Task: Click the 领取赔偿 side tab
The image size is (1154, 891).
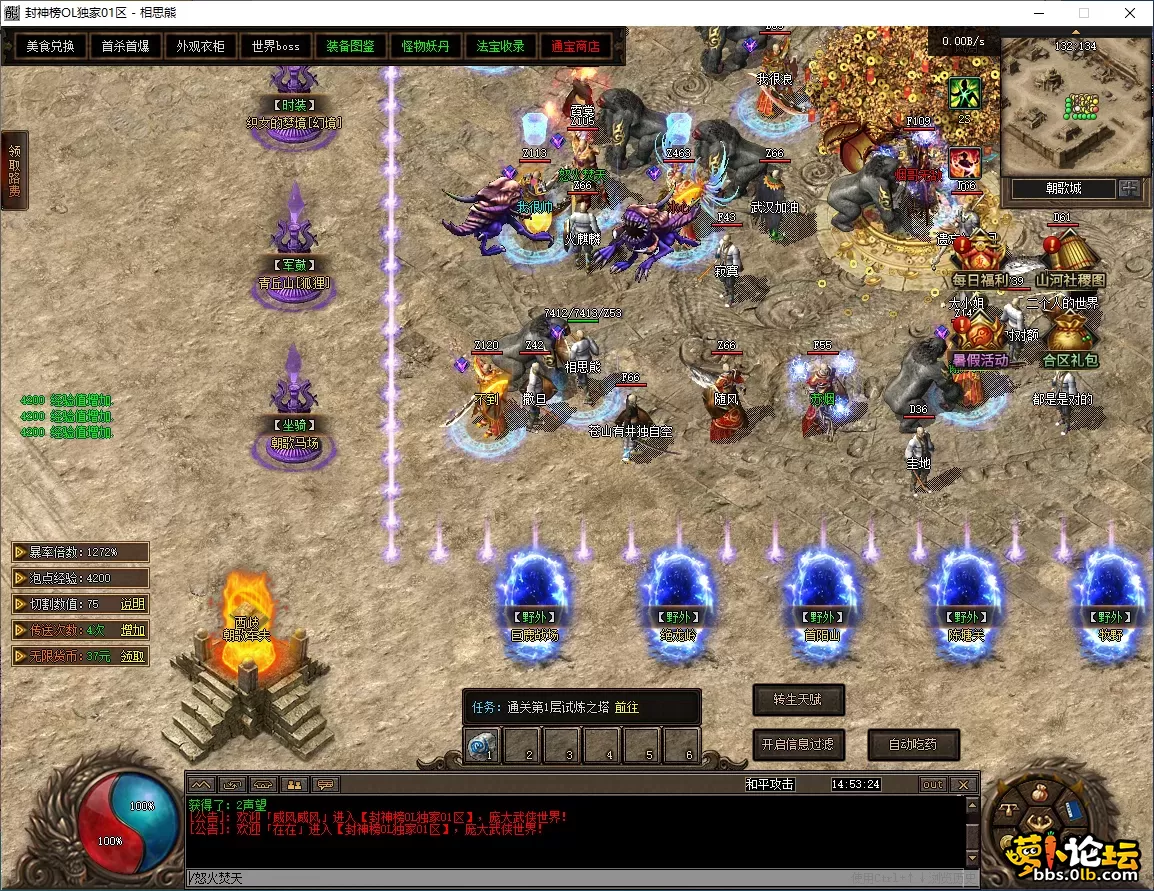Action: pos(14,170)
